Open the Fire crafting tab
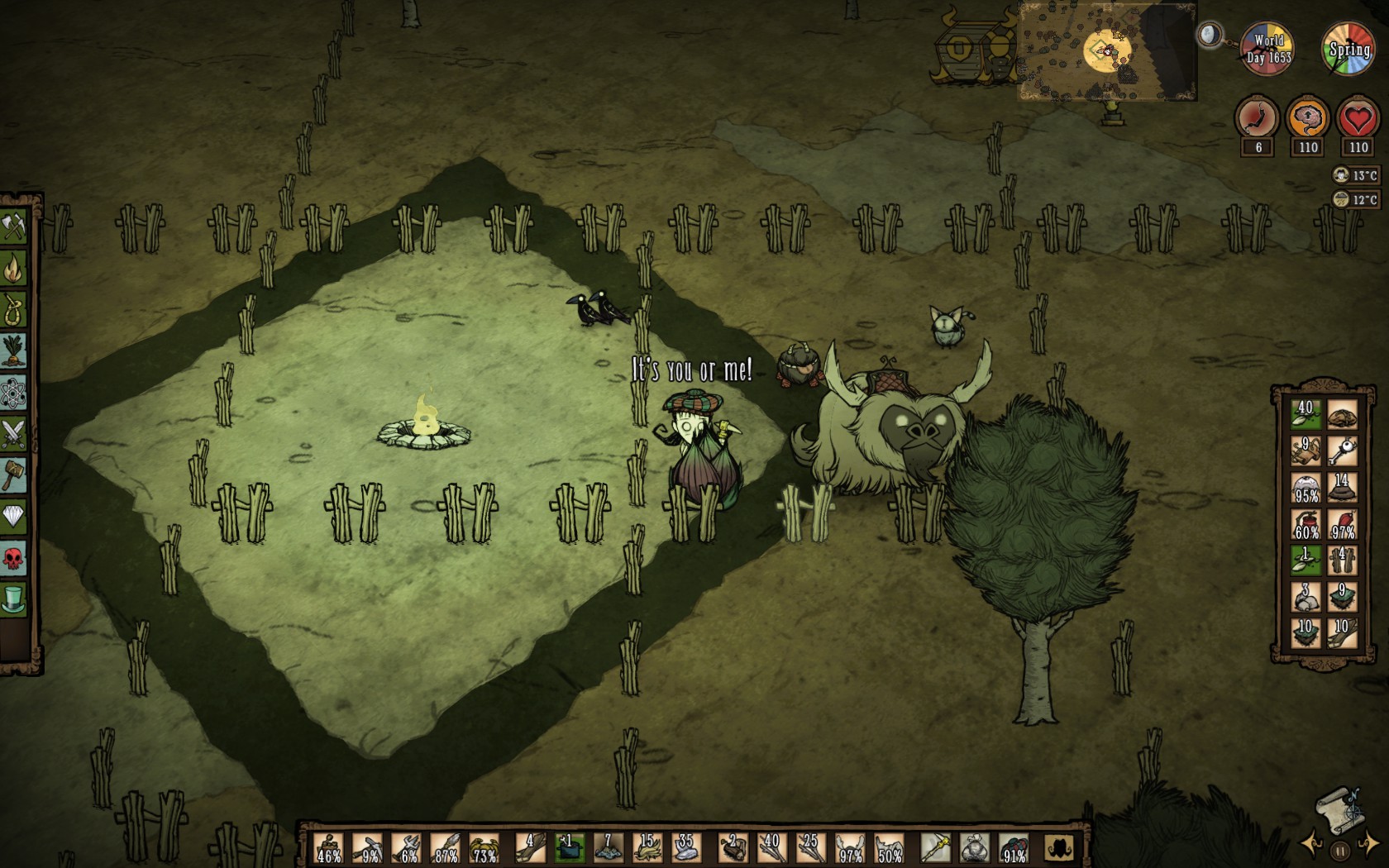1389x868 pixels. tap(14, 267)
